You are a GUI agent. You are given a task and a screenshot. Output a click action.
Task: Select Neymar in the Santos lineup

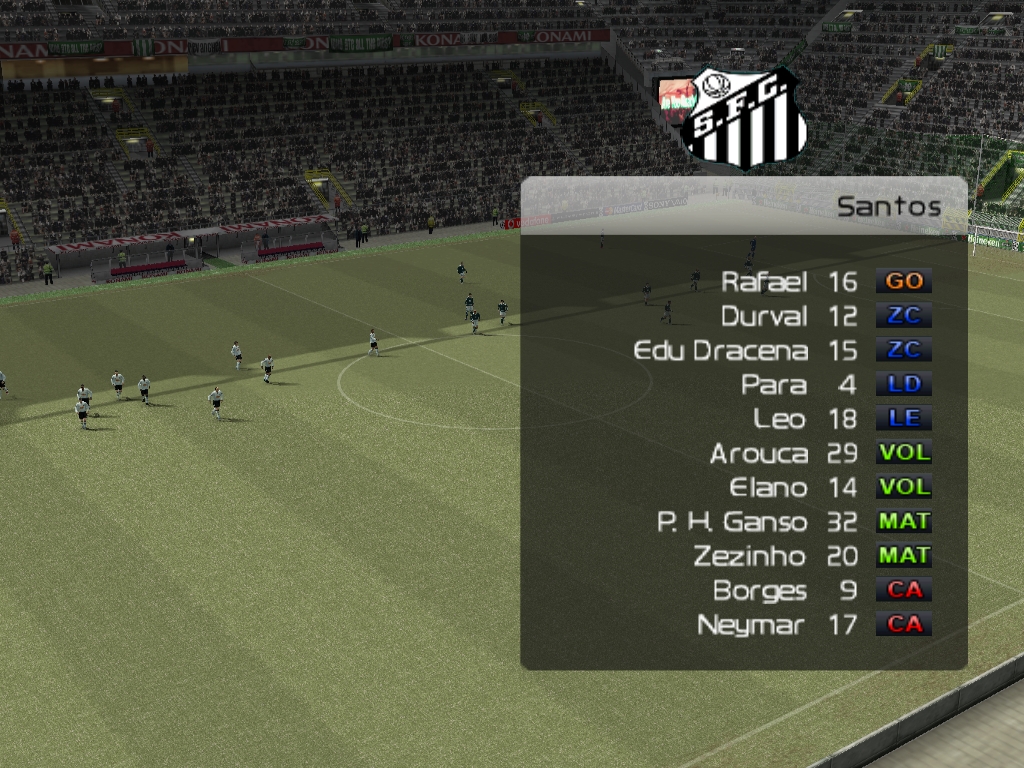pos(751,625)
